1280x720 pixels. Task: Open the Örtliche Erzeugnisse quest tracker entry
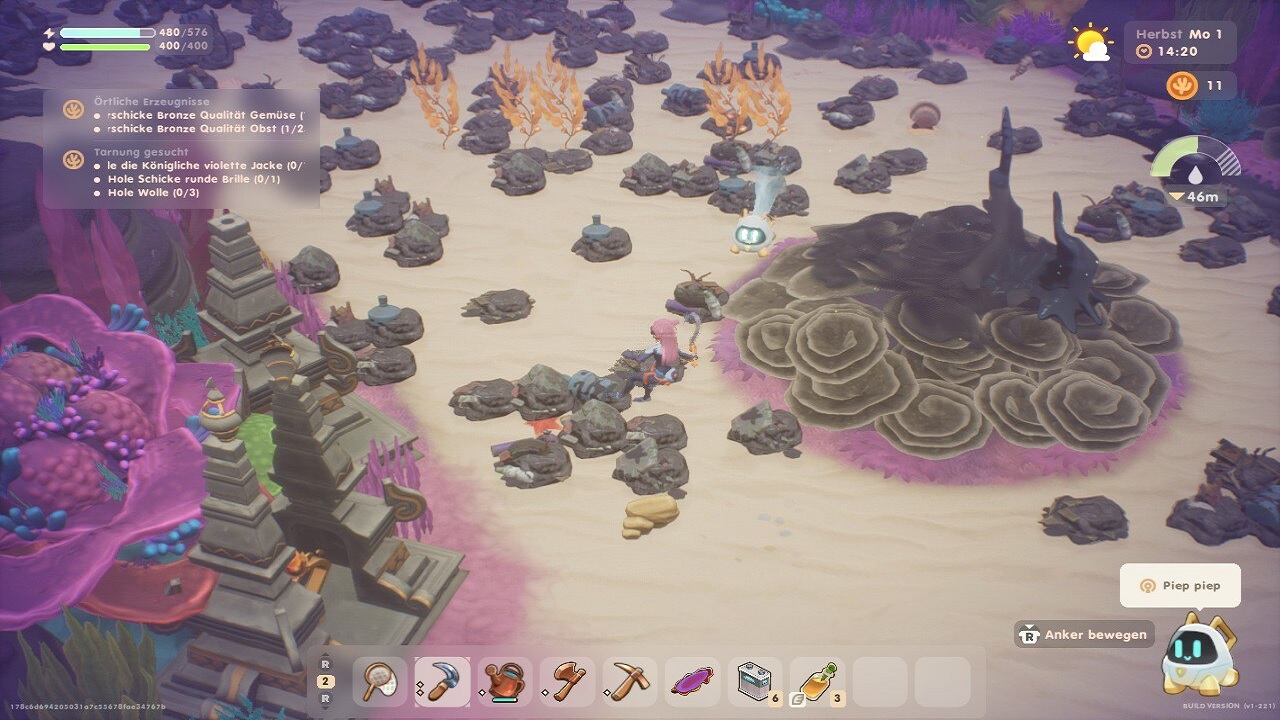pyautogui.click(x=150, y=102)
